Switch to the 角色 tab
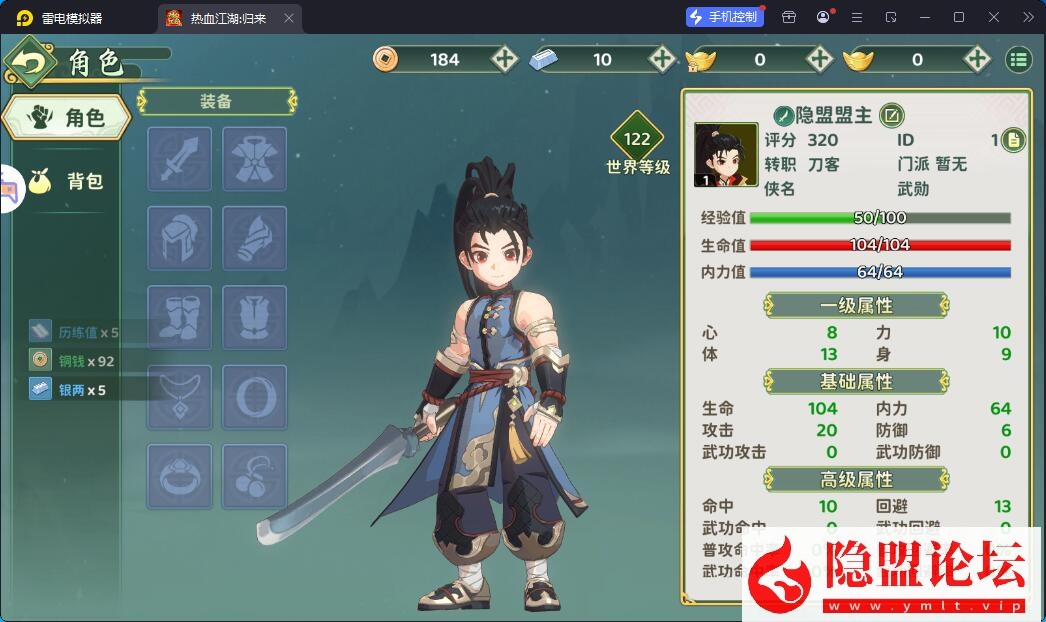This screenshot has width=1046, height=622. pyautogui.click(x=66, y=118)
